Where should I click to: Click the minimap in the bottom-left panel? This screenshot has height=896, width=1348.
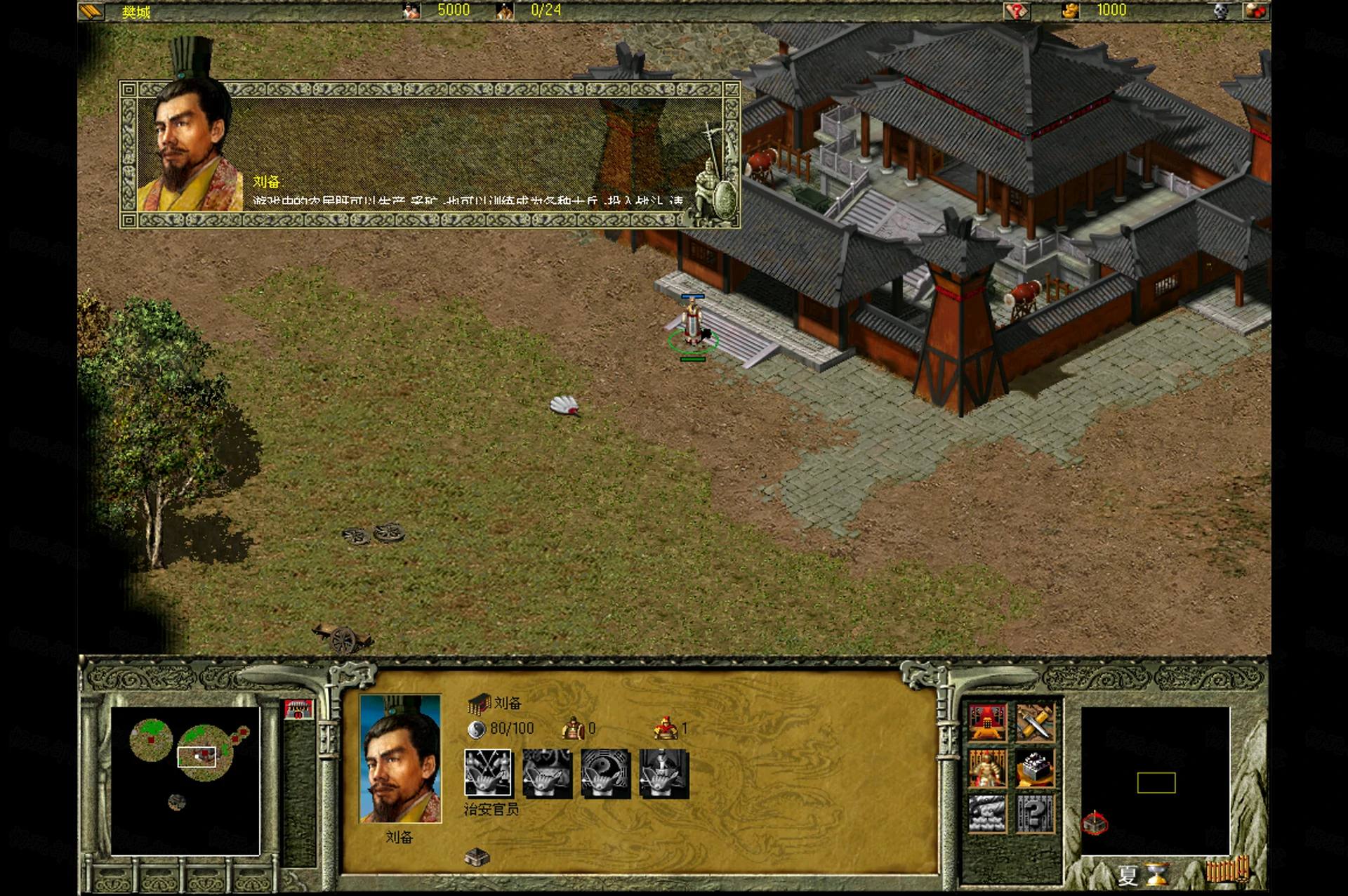click(x=185, y=781)
